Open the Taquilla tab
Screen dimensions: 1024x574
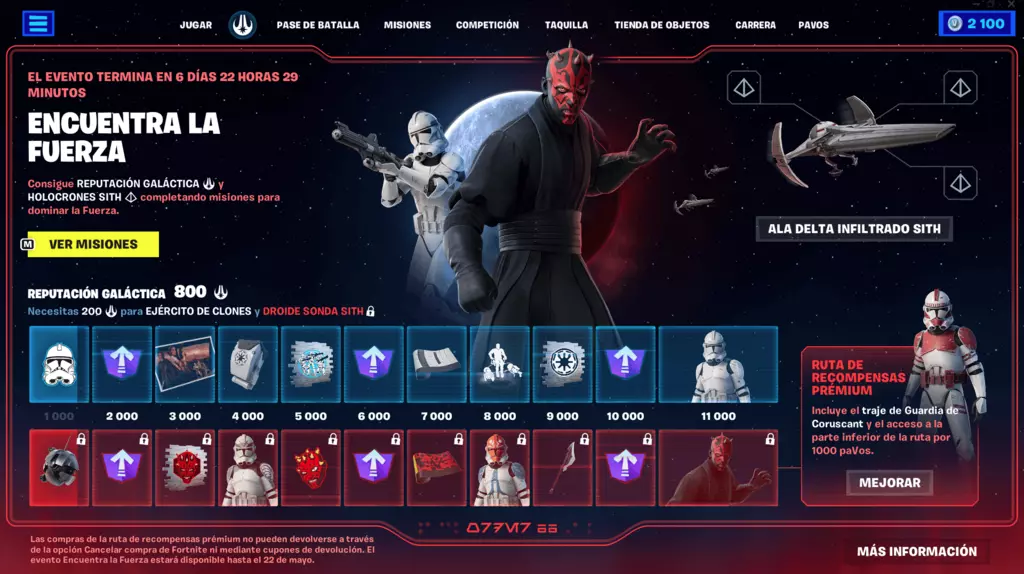pos(566,25)
